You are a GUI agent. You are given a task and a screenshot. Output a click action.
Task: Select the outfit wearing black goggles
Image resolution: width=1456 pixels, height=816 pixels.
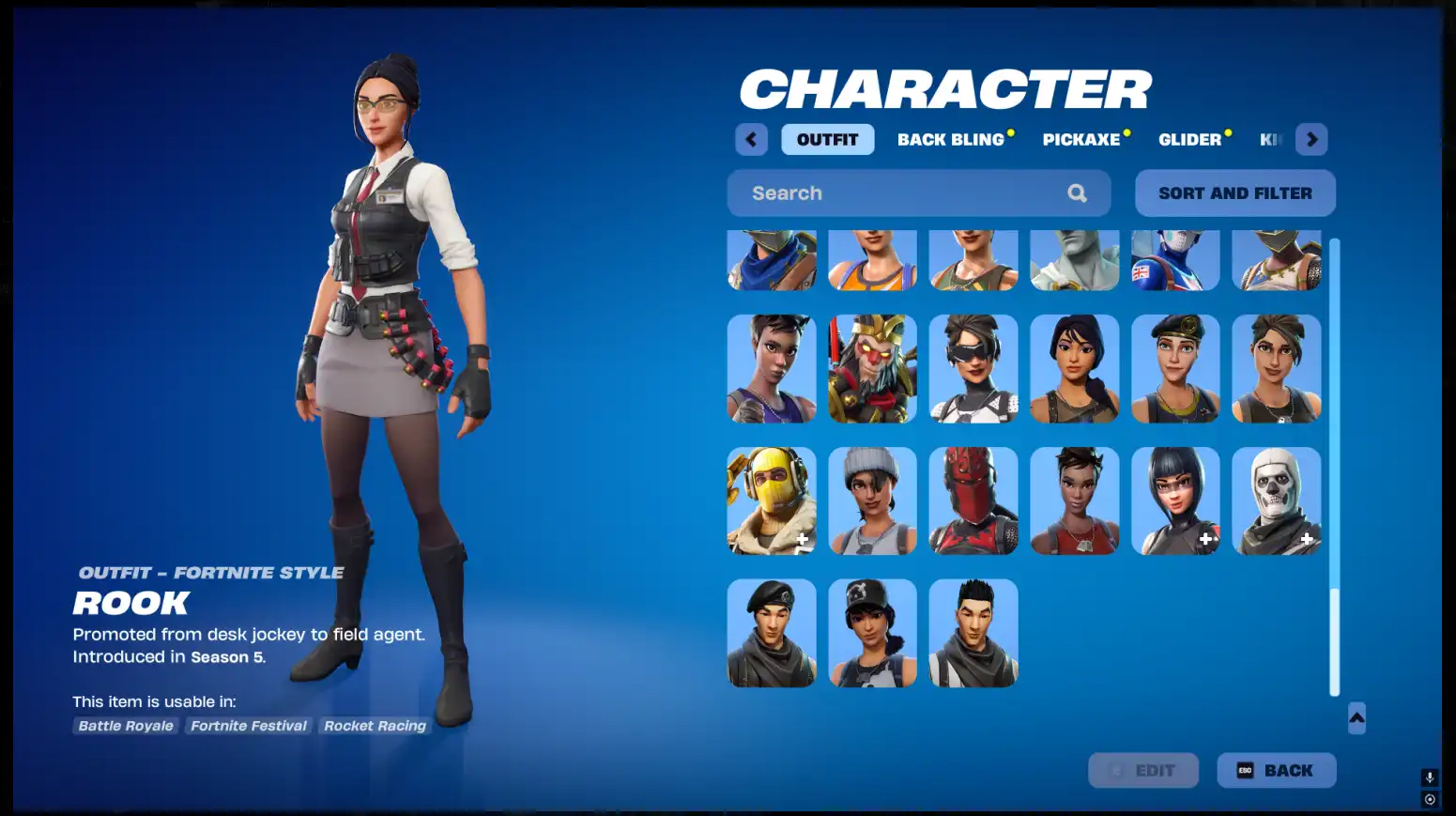click(x=973, y=368)
